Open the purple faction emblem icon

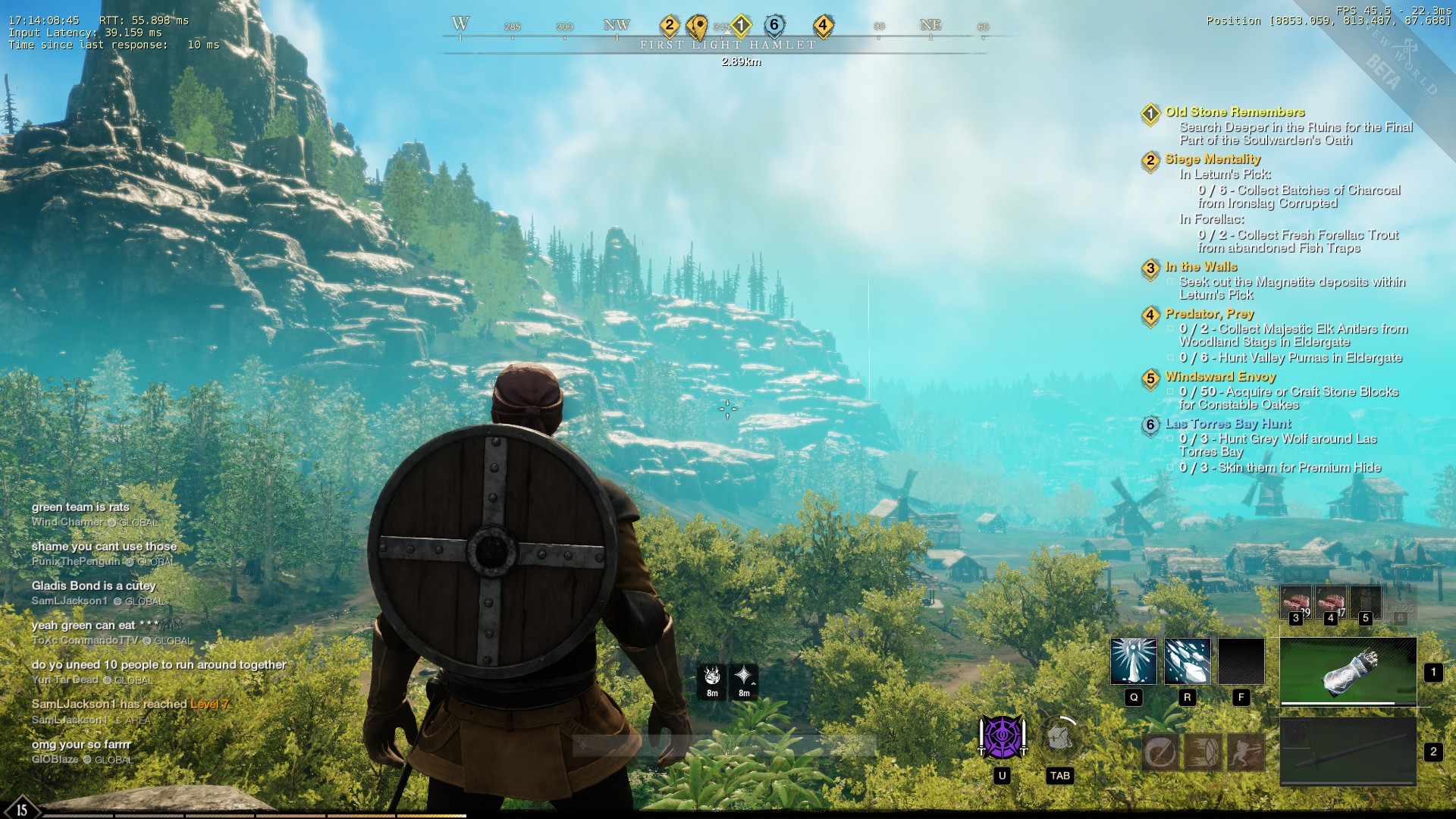[1002, 737]
